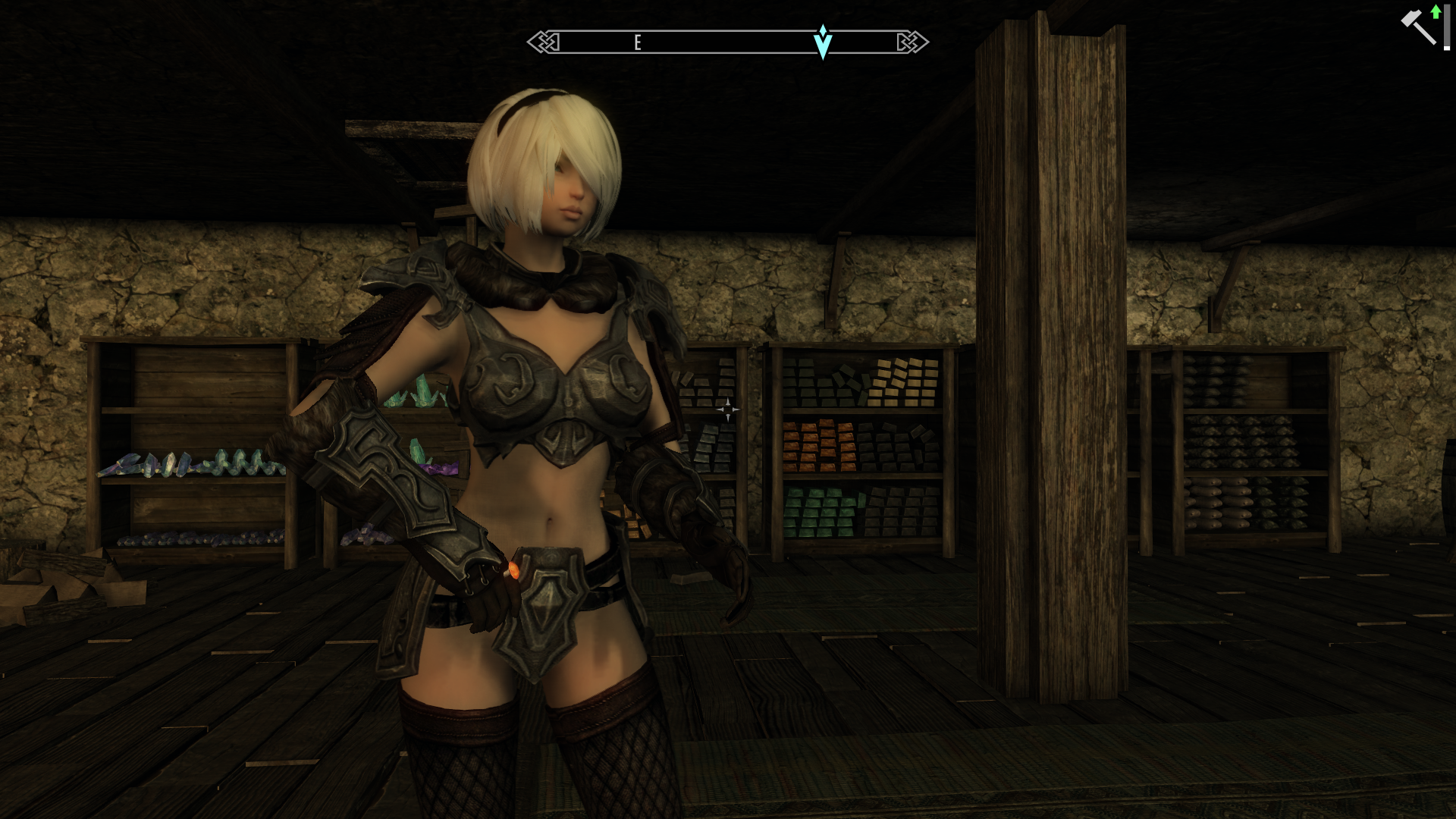Viewport: 1456px width, 819px height.
Task: Select the blue quest marker on the compass
Action: 823,42
